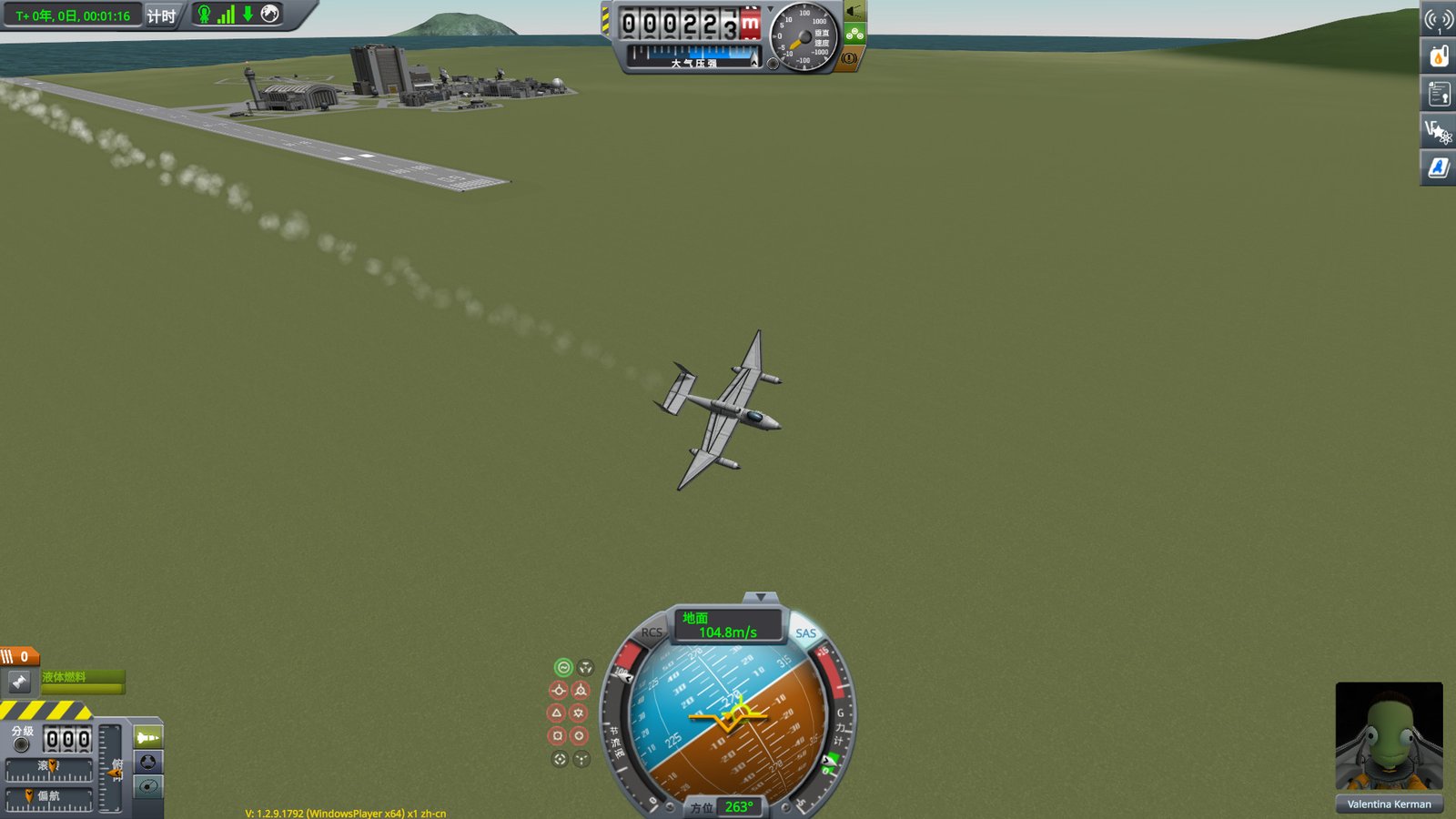Click the Kerbal crew status icon top-left

(x=205, y=14)
